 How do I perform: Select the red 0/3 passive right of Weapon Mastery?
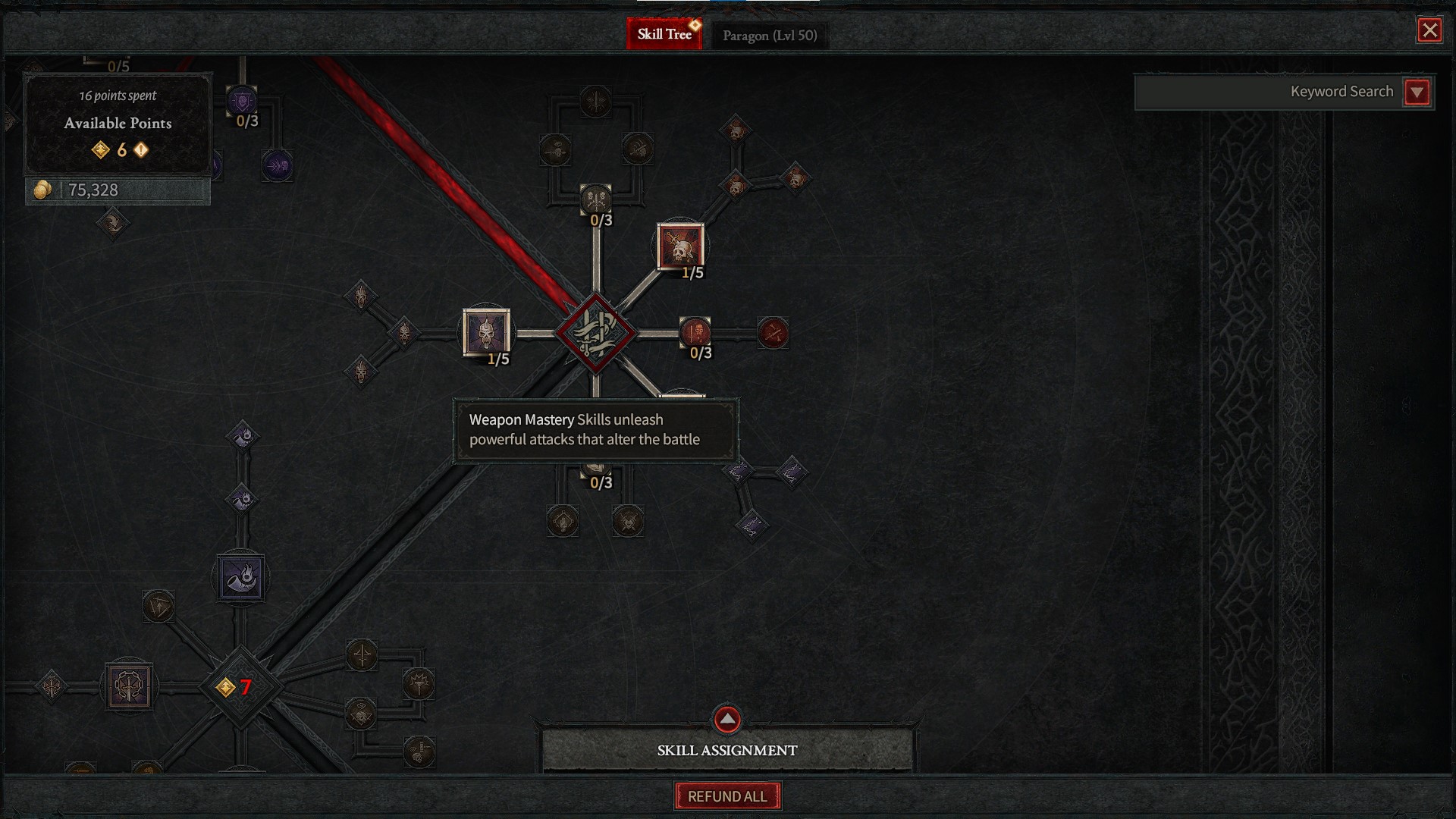697,331
